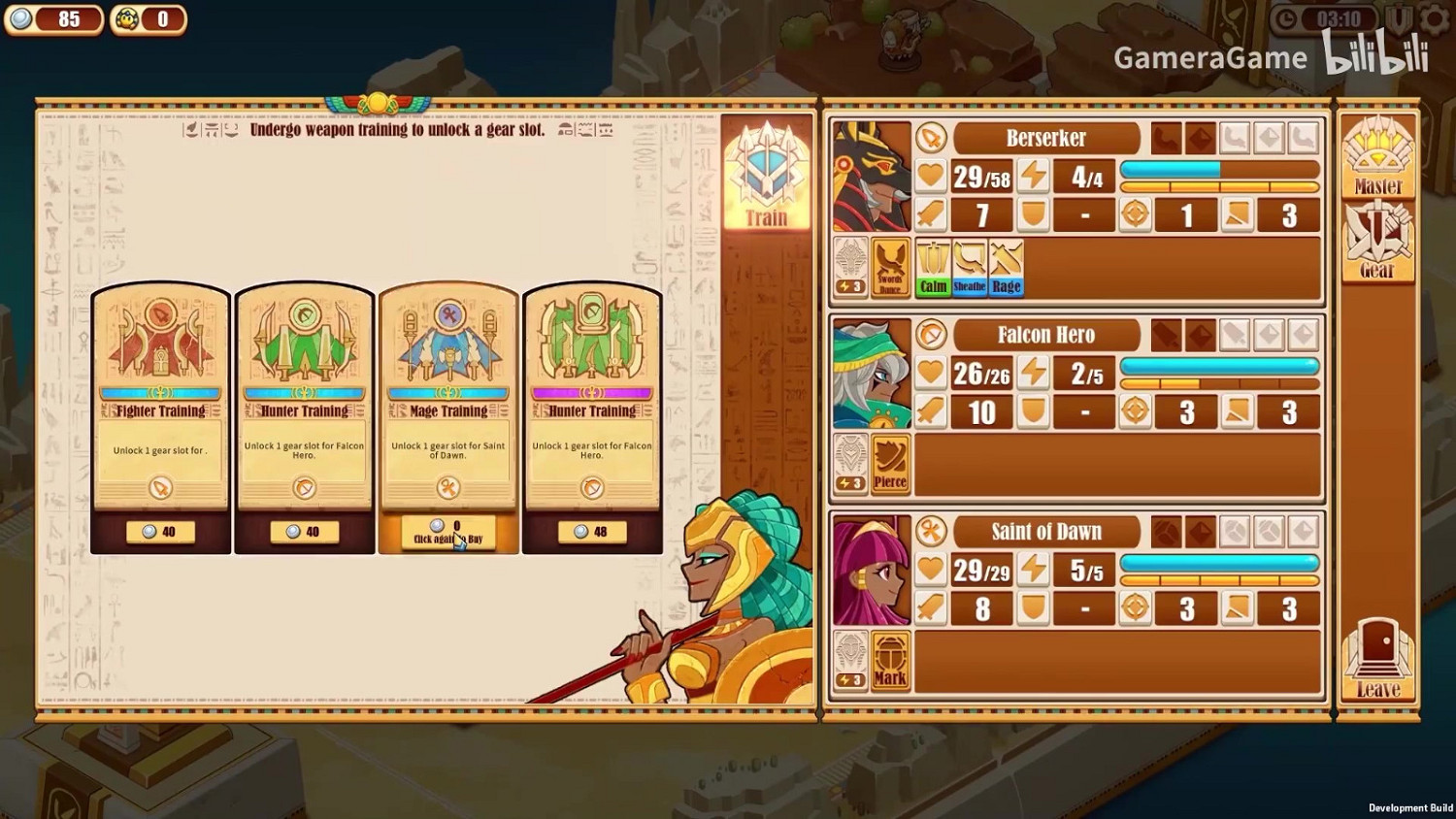Select the Train tab banner
The height and width of the screenshot is (819, 1456).
click(x=767, y=175)
